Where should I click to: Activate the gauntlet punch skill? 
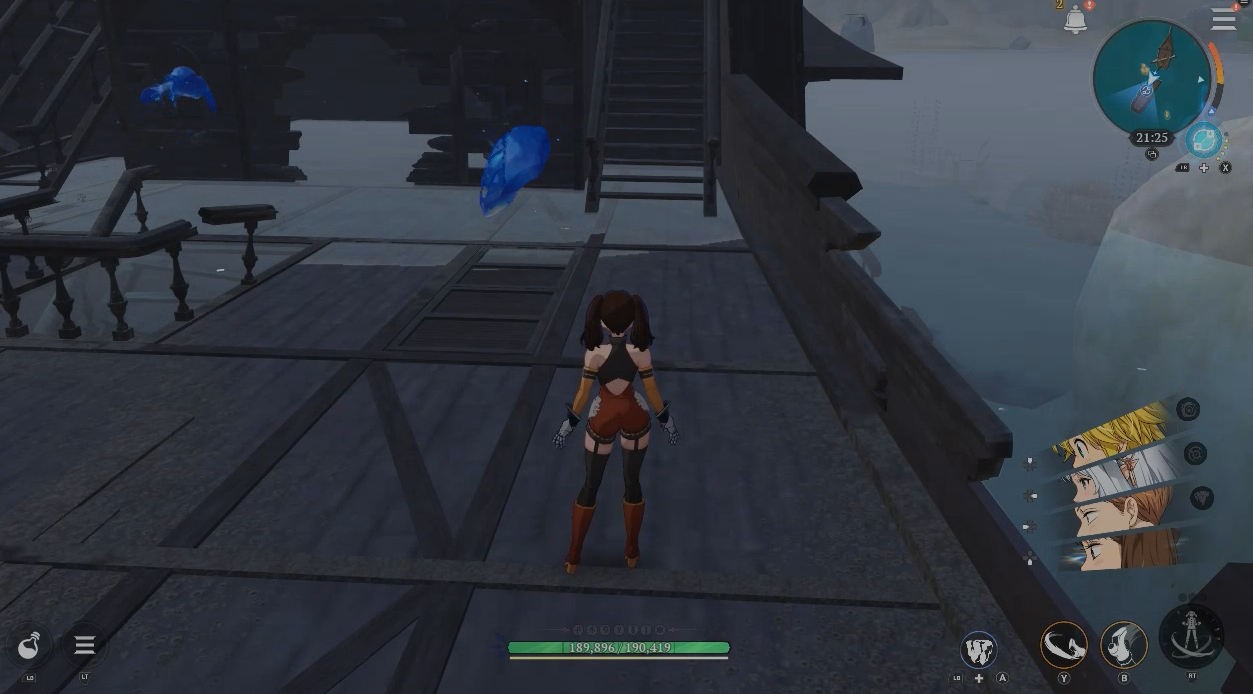(1123, 645)
